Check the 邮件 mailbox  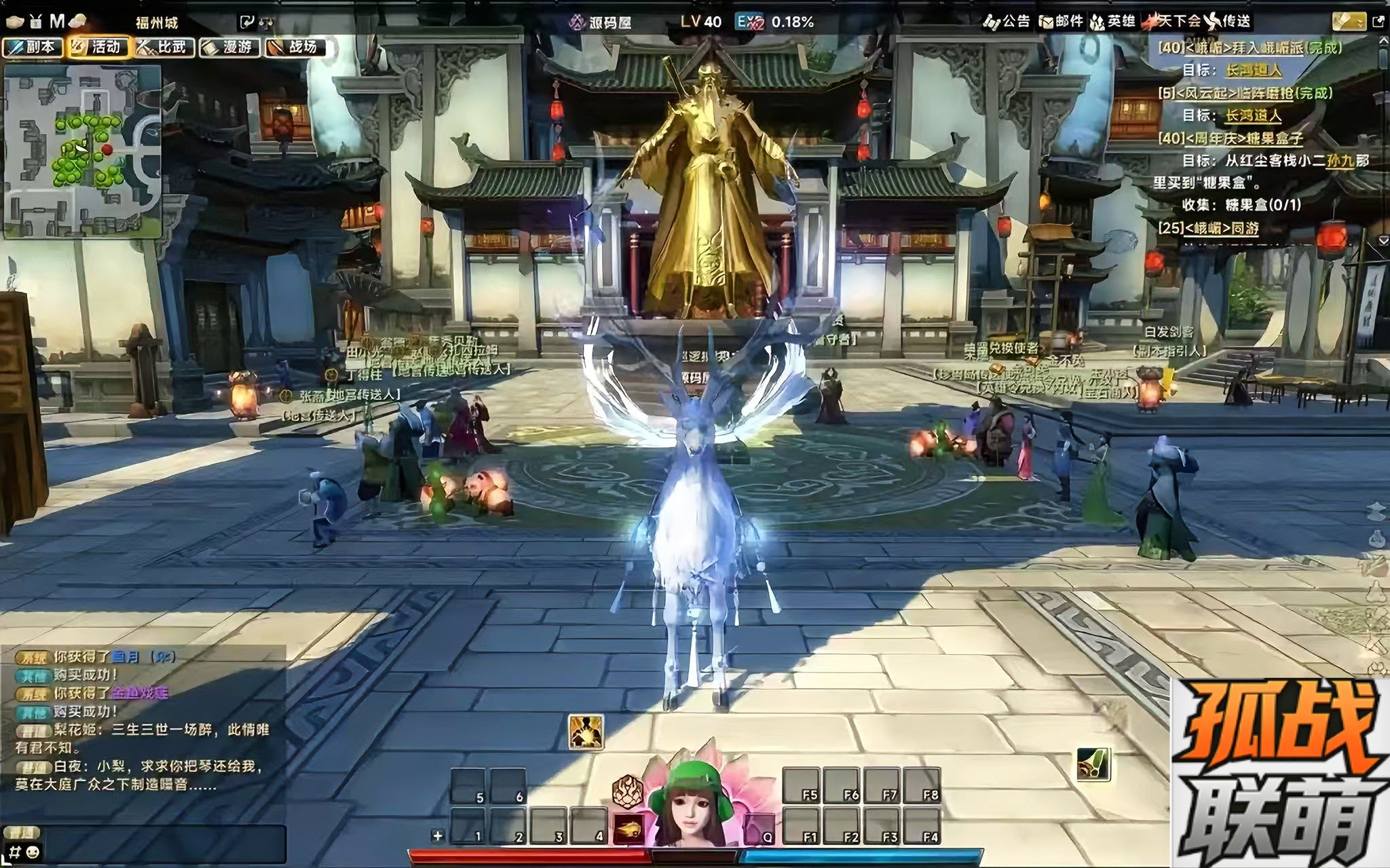point(1061,22)
